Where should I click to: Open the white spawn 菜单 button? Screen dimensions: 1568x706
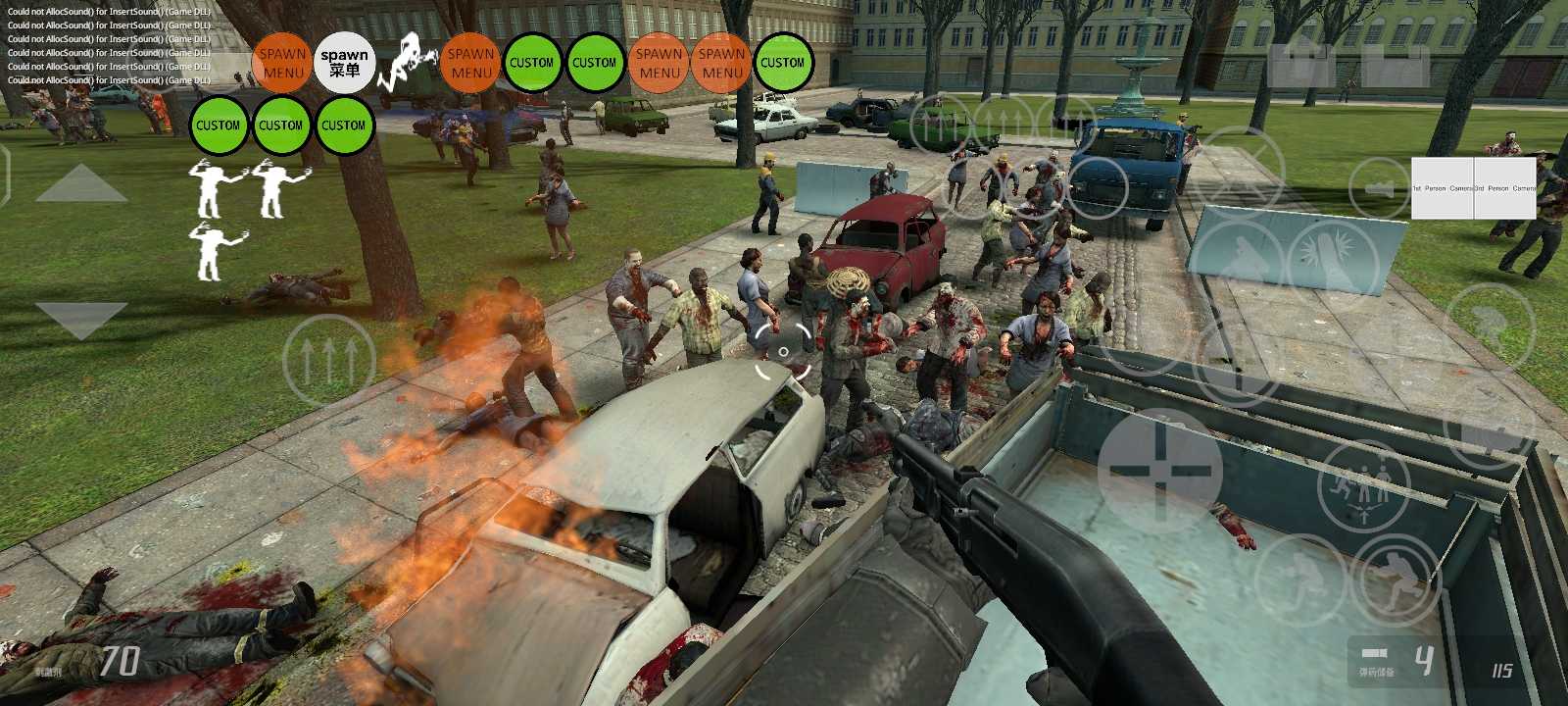coord(345,63)
